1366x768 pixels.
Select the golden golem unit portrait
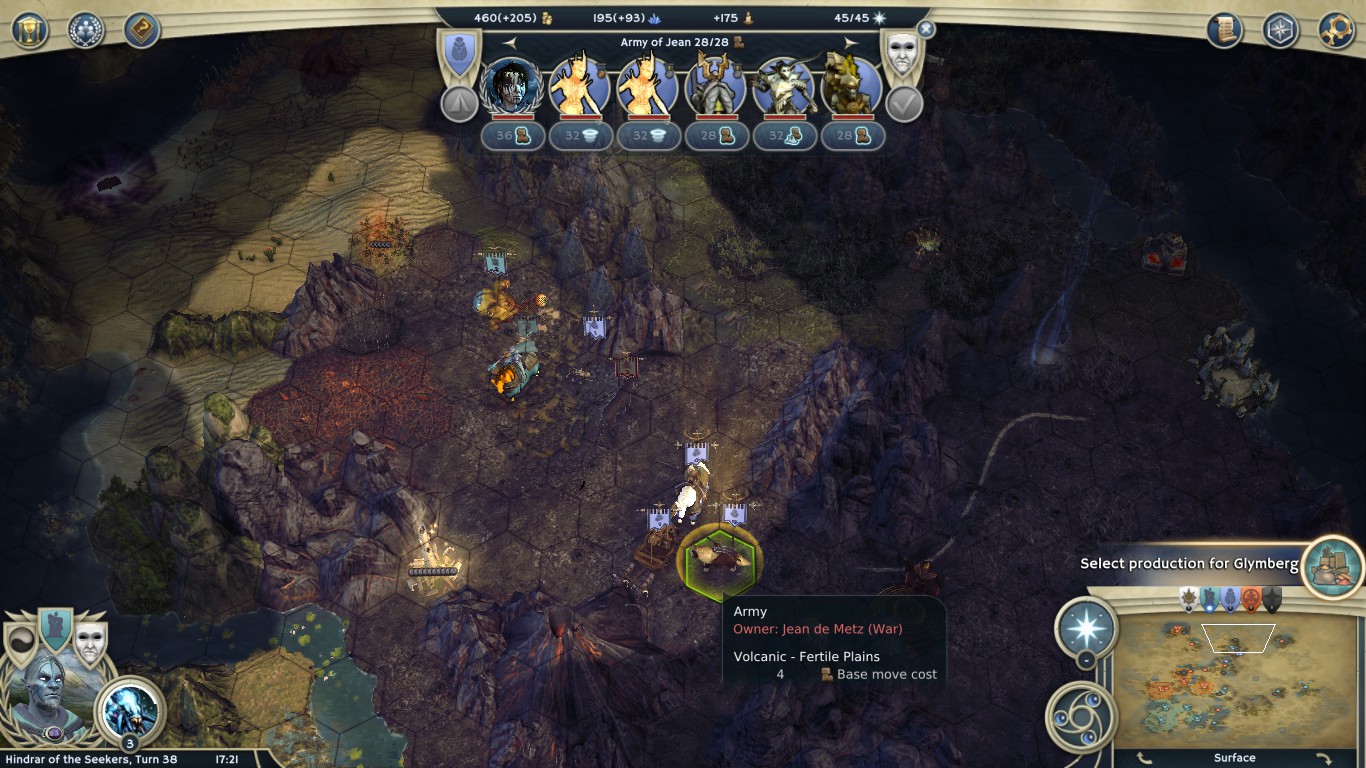tap(851, 86)
